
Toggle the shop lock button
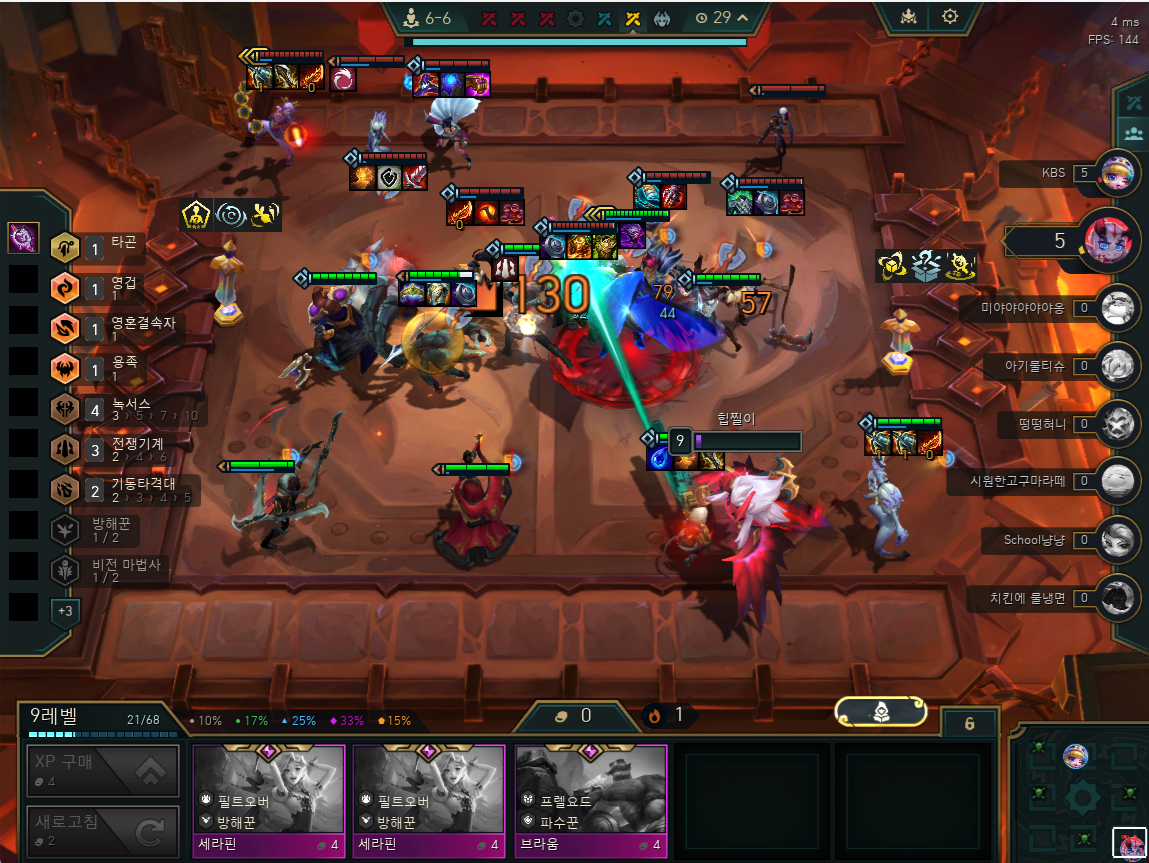click(969, 723)
